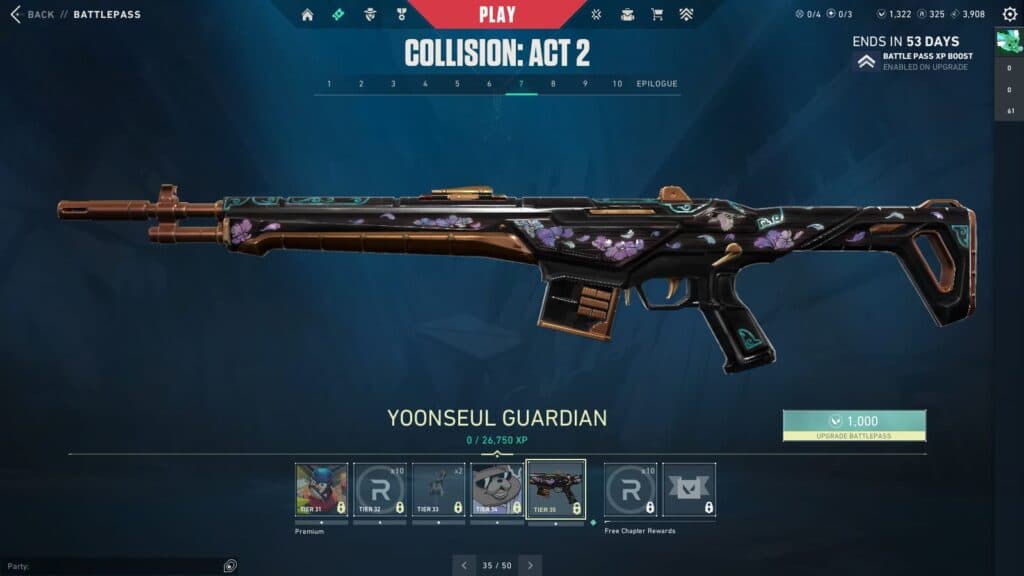
Task: Open the settings gear icon
Action: click(x=1009, y=15)
